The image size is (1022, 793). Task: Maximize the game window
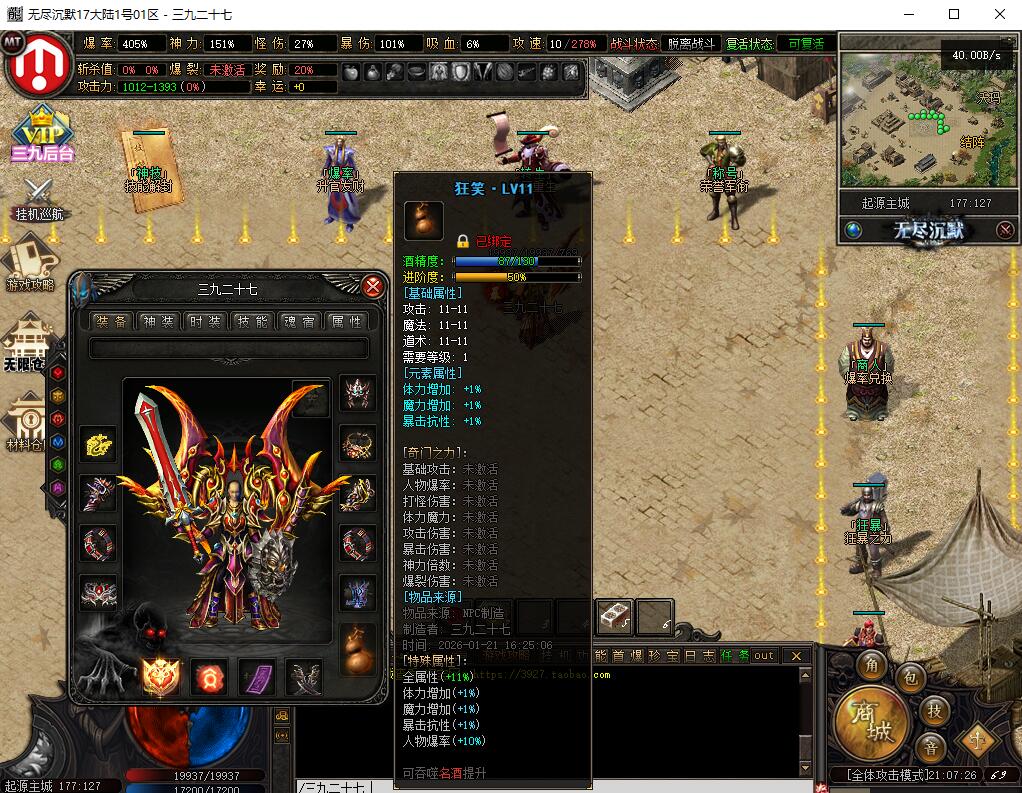954,14
